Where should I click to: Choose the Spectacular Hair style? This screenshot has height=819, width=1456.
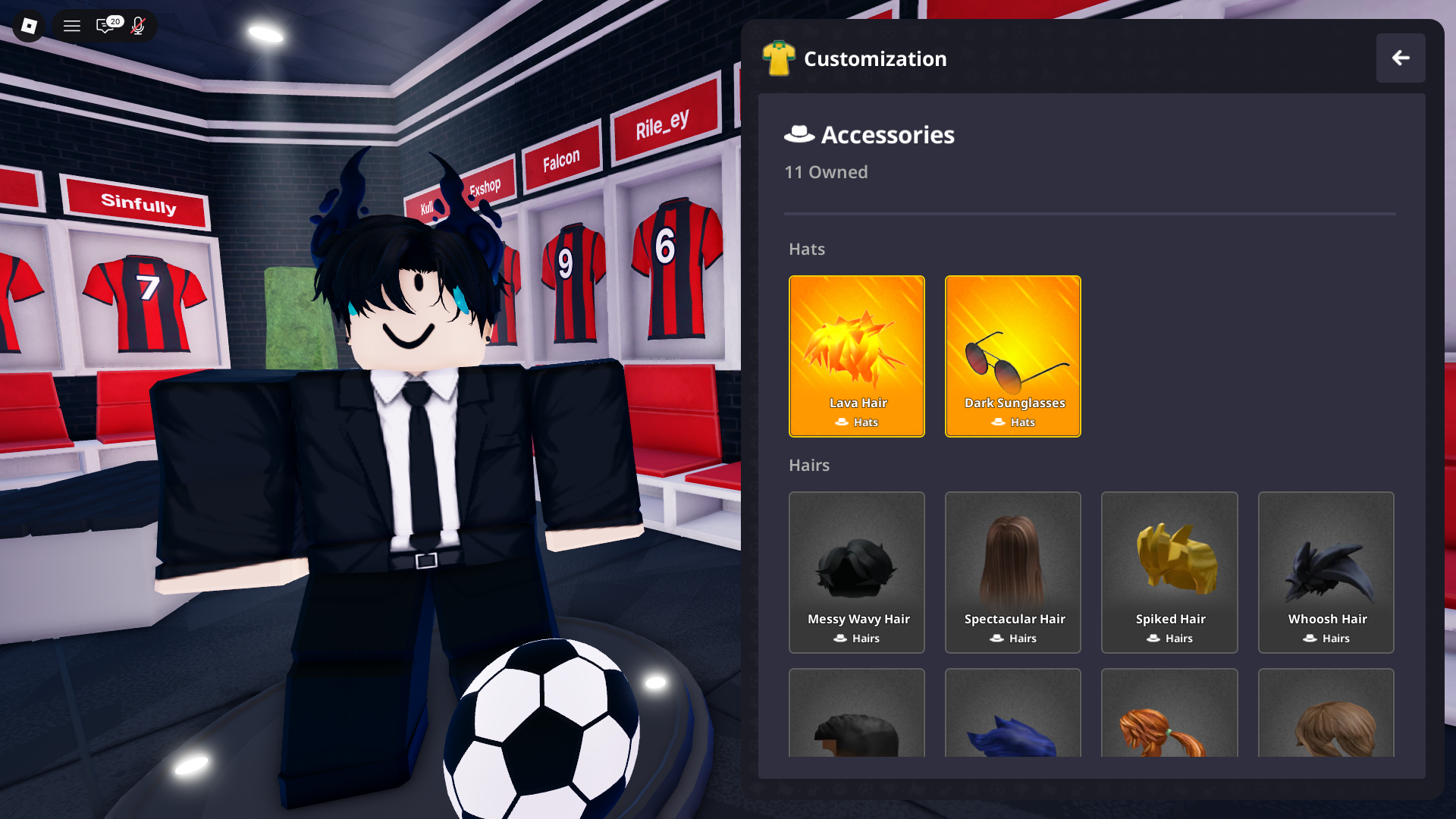[1012, 561]
